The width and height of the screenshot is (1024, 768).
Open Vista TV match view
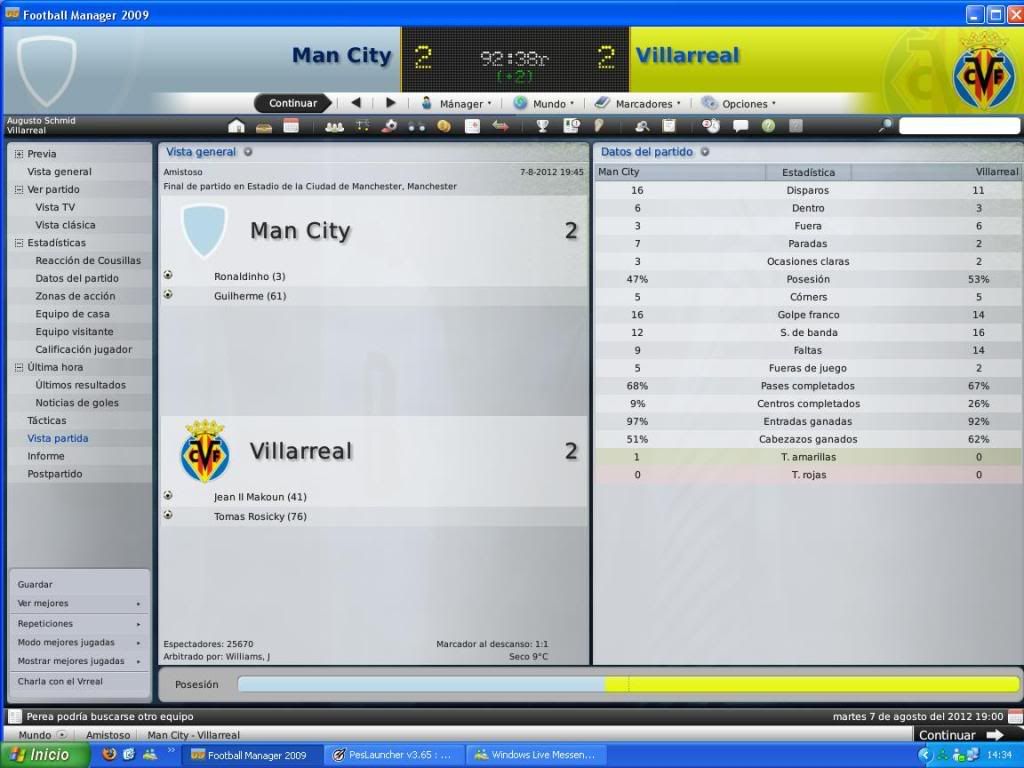(x=55, y=207)
